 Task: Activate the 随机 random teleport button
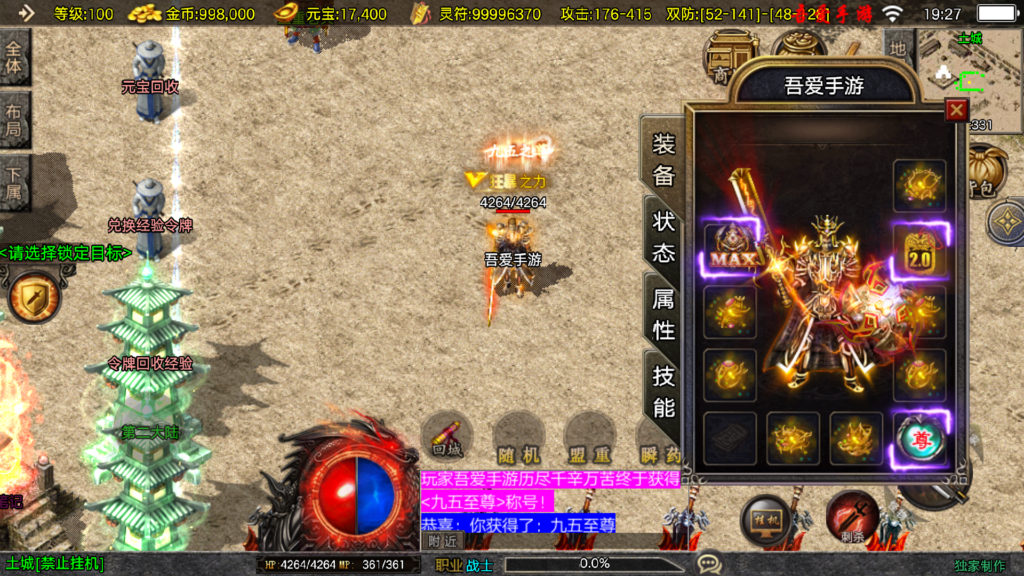519,438
